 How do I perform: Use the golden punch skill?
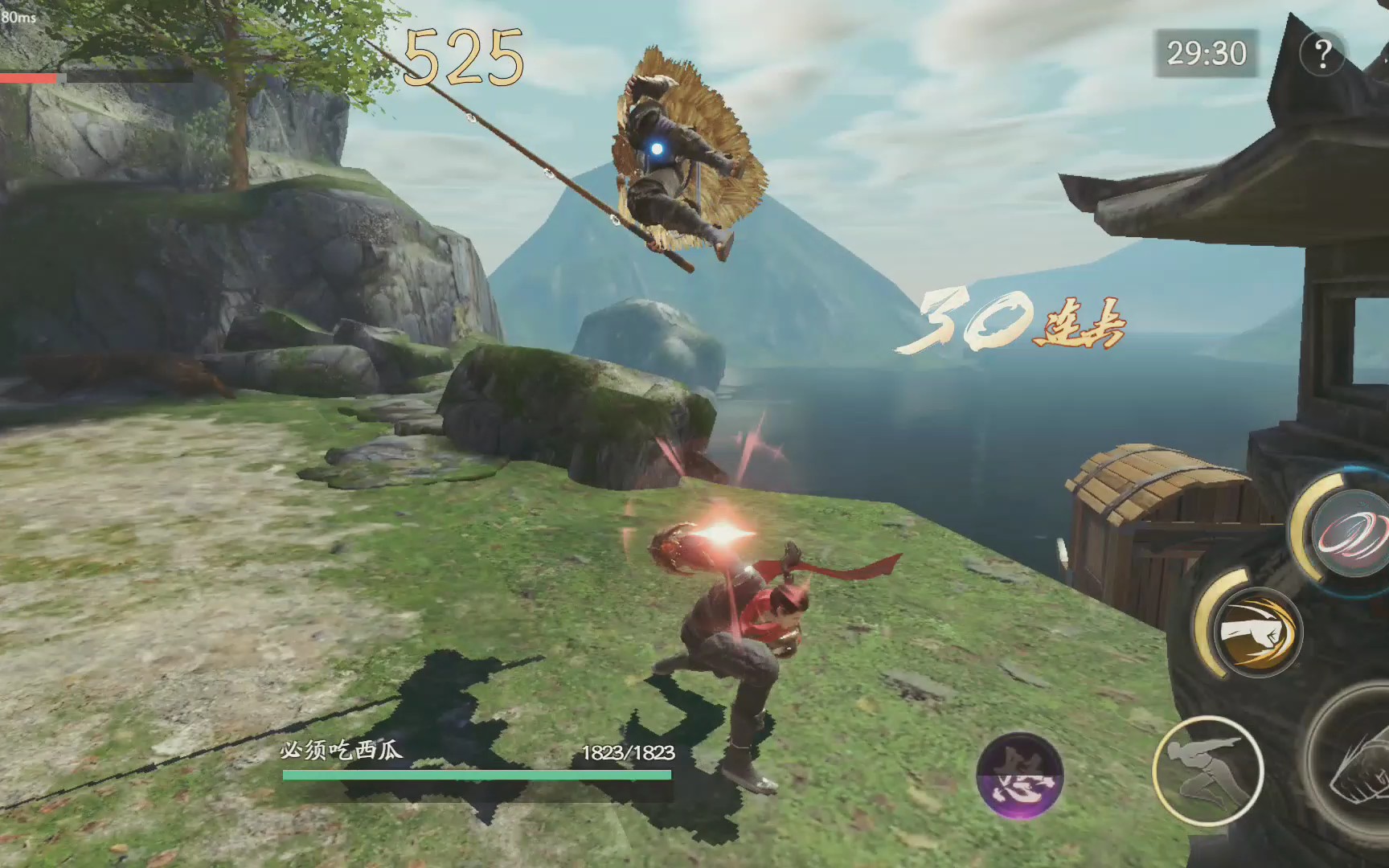click(1256, 631)
